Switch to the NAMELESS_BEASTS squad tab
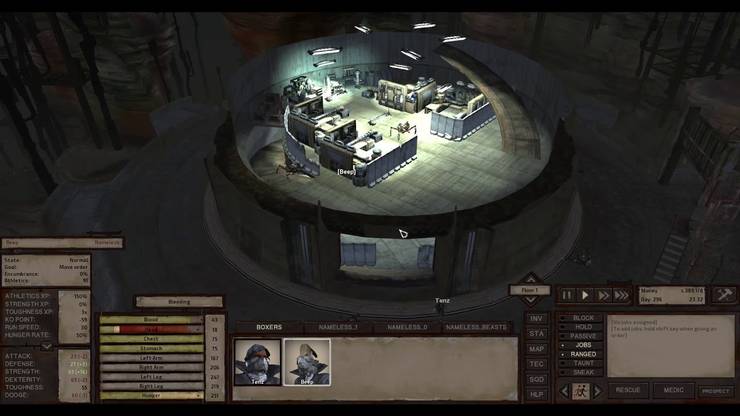The height and width of the screenshot is (416, 740). point(478,327)
